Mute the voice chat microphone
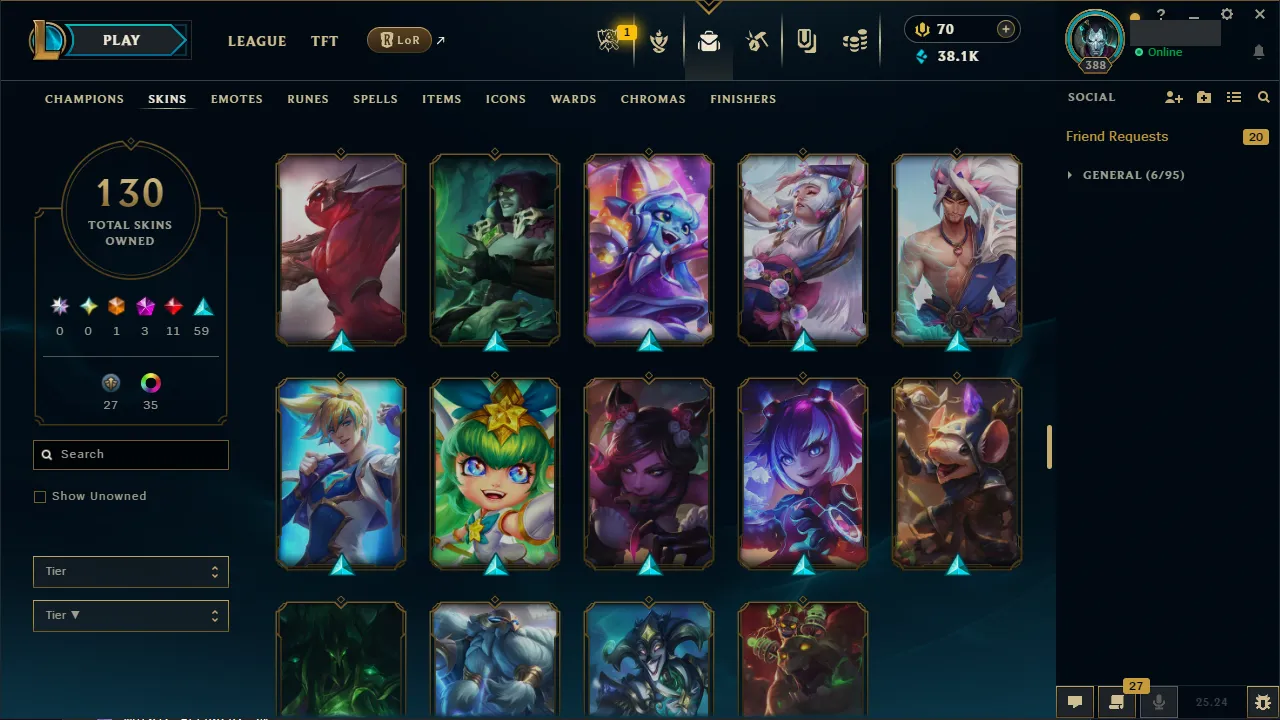Viewport: 1280px width, 720px height. click(x=1158, y=701)
